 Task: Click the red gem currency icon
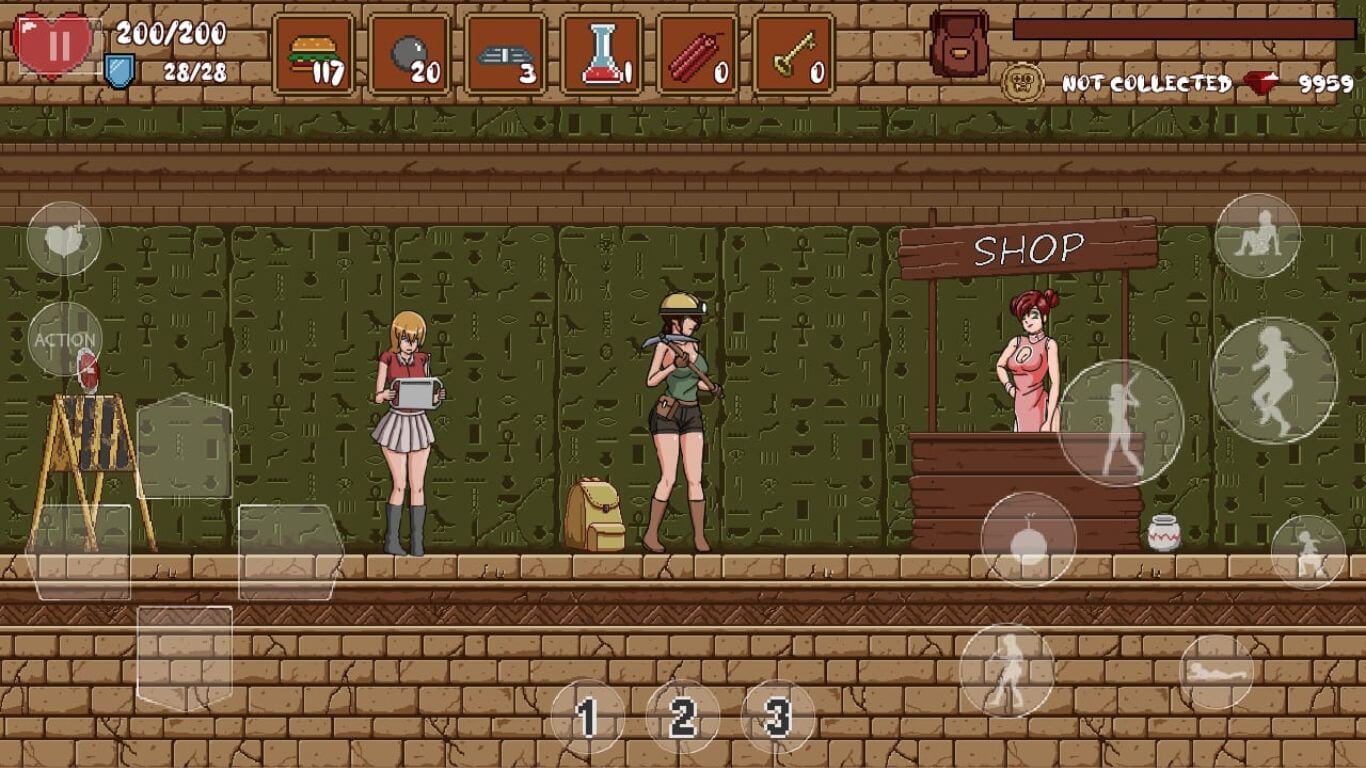(1258, 80)
